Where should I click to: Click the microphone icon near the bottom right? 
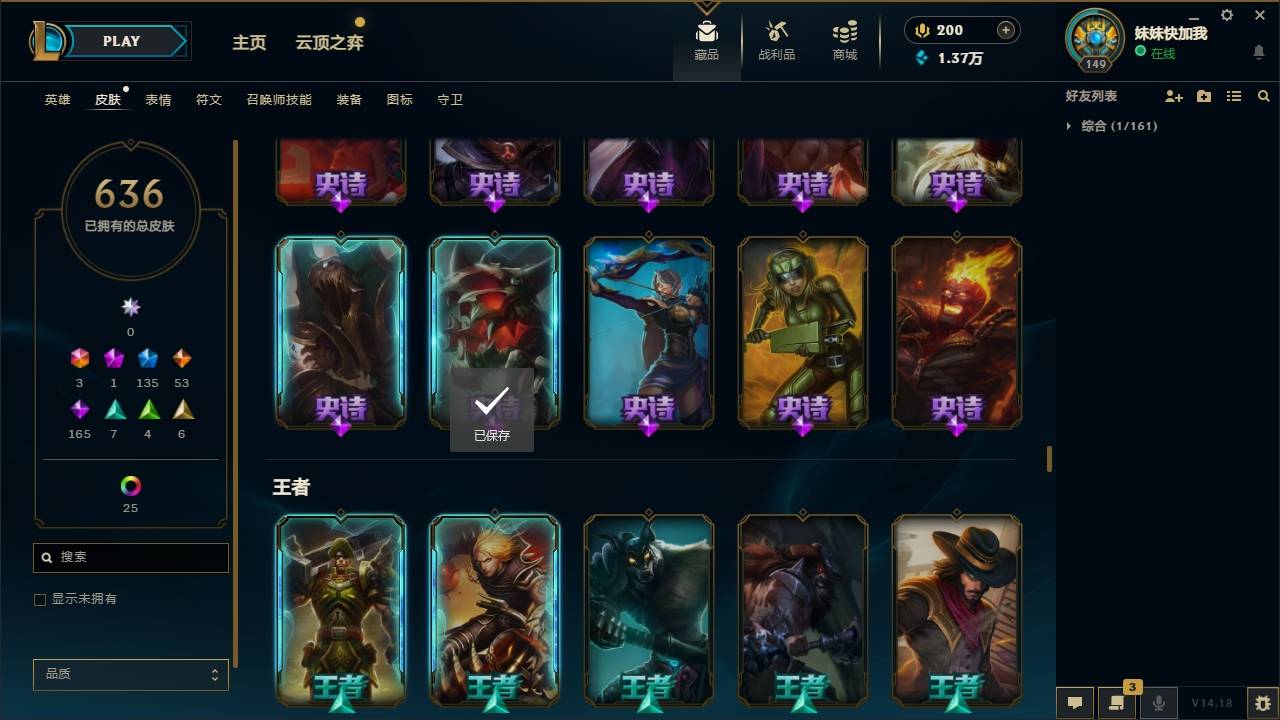[x=1158, y=703]
